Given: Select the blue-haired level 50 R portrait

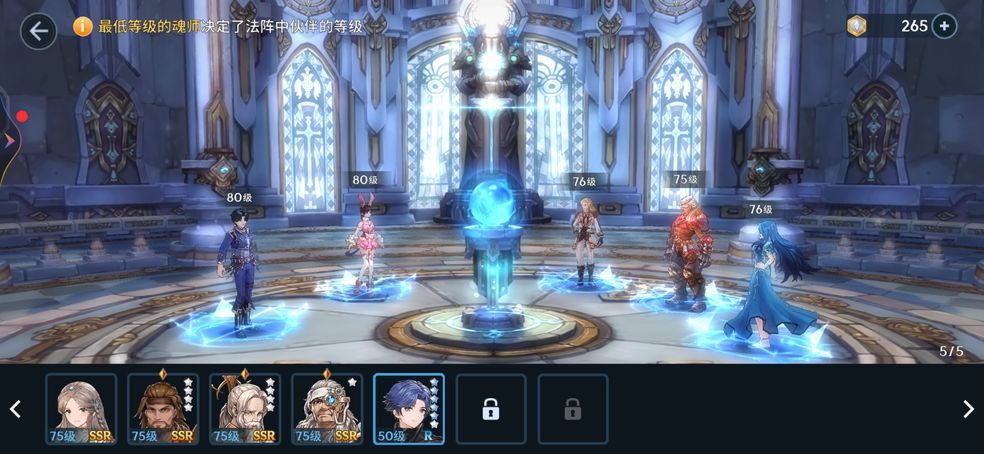Looking at the screenshot, I should tap(409, 408).
